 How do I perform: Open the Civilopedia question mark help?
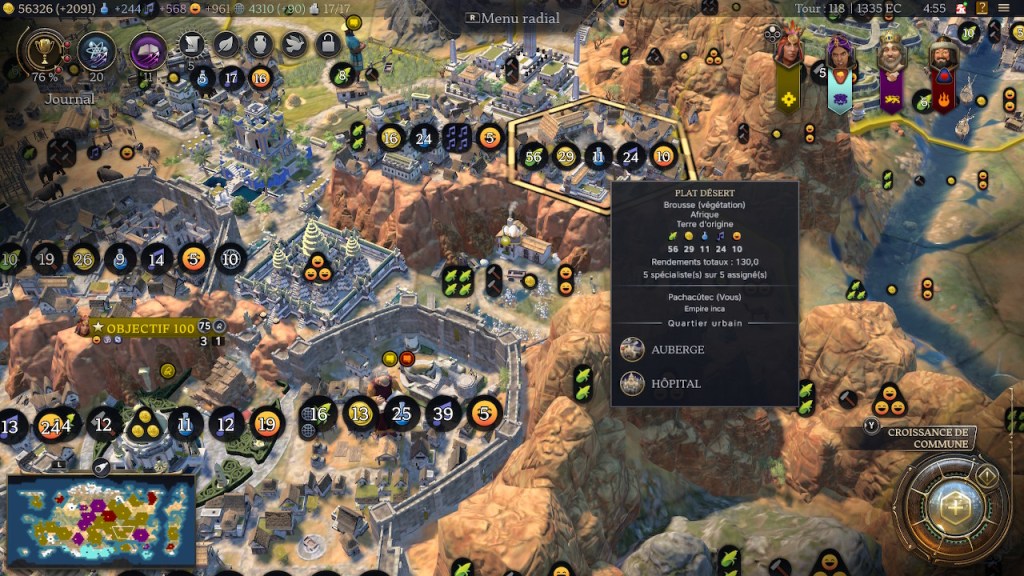click(981, 8)
